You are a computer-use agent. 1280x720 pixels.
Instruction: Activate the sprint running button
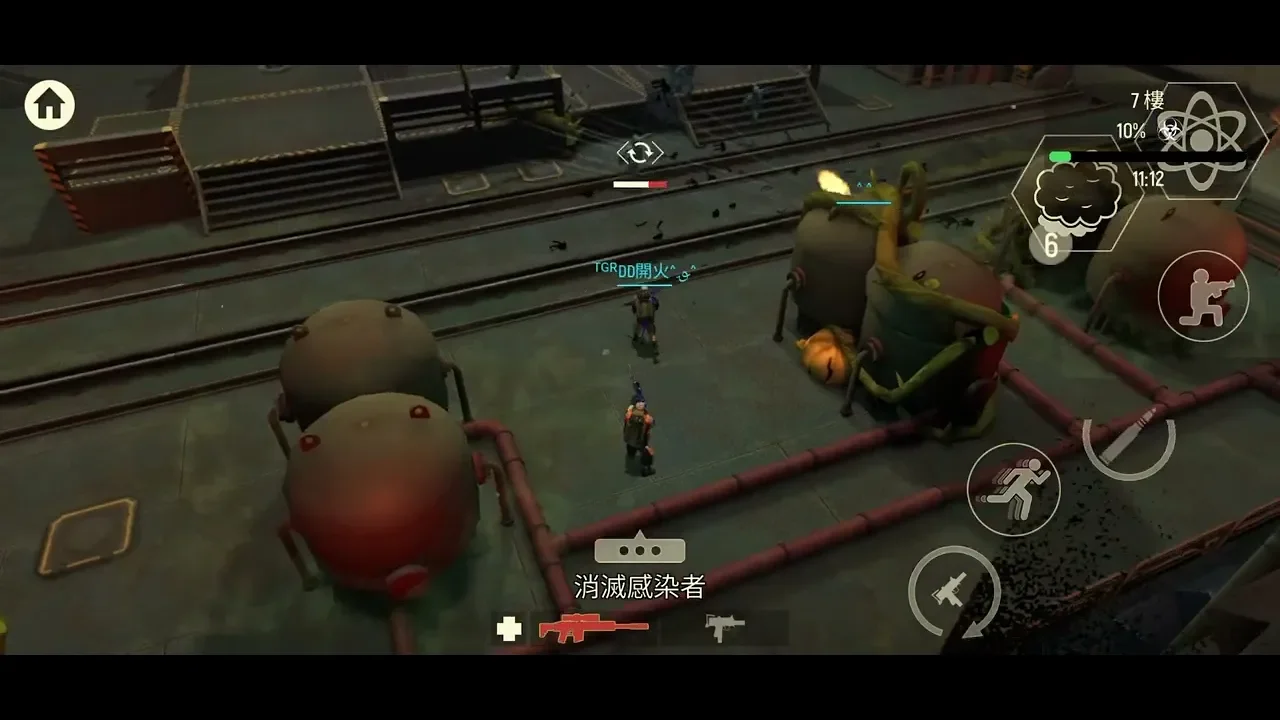pyautogui.click(x=1013, y=489)
